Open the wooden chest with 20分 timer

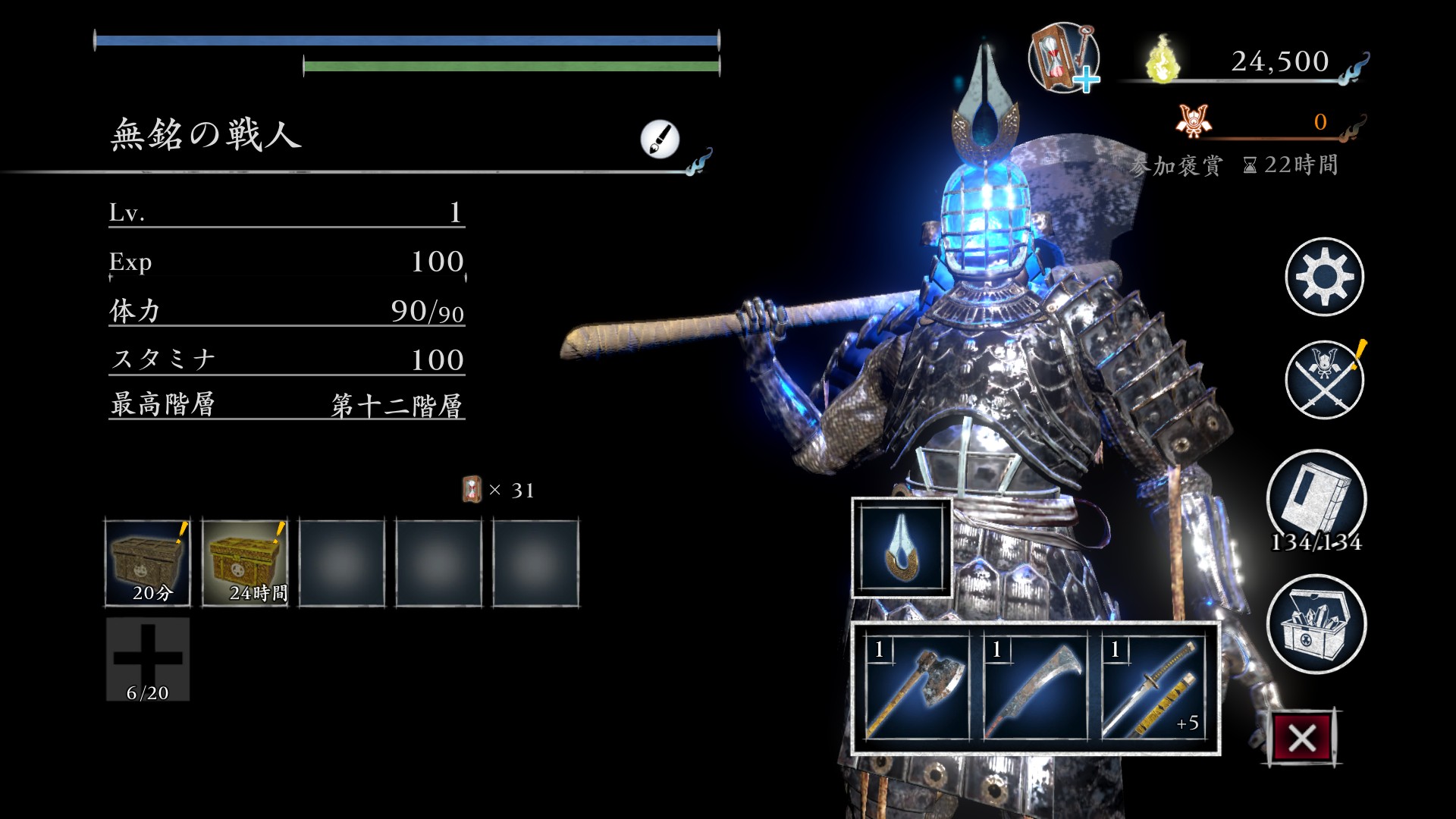click(148, 563)
